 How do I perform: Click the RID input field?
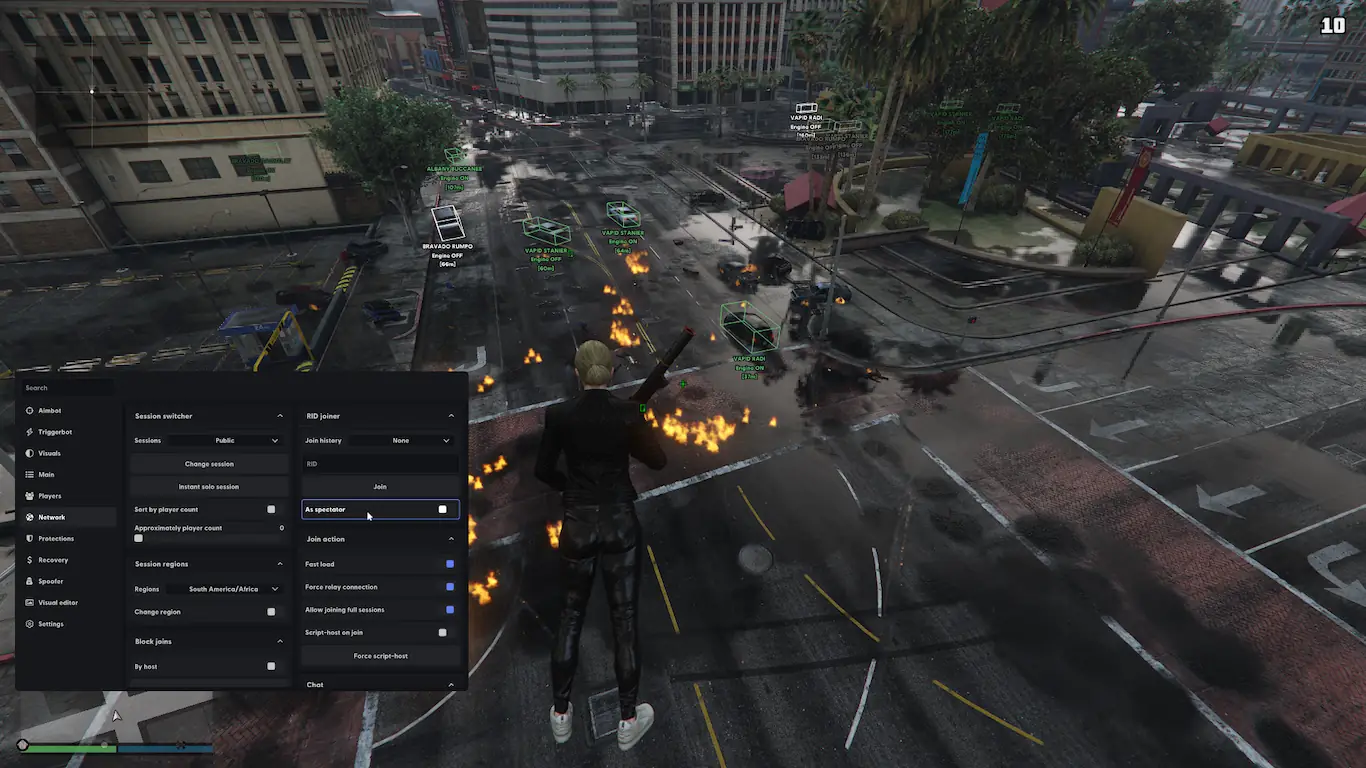(380, 464)
